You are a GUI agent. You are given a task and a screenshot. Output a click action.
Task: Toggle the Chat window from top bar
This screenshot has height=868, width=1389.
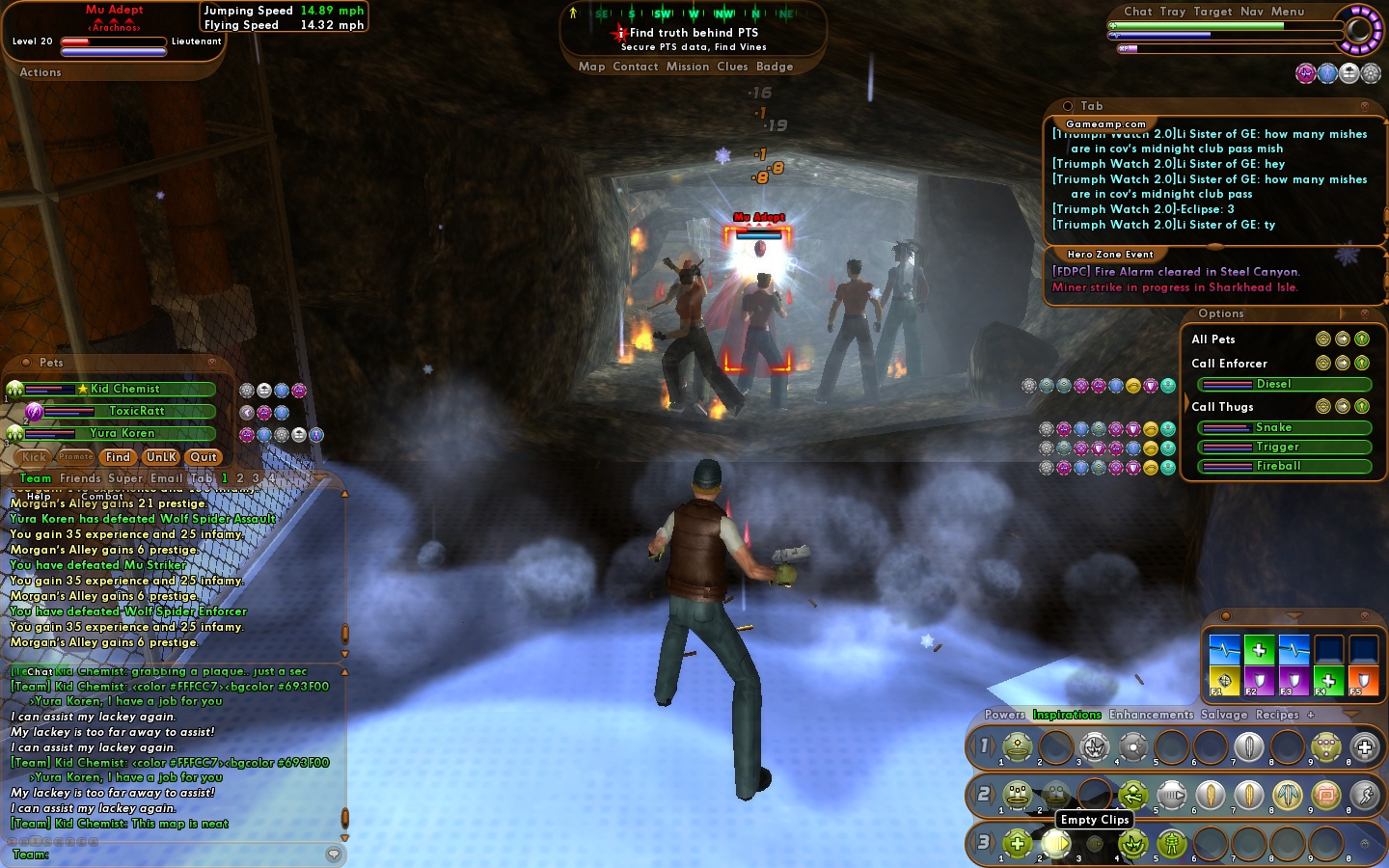pos(1137,12)
